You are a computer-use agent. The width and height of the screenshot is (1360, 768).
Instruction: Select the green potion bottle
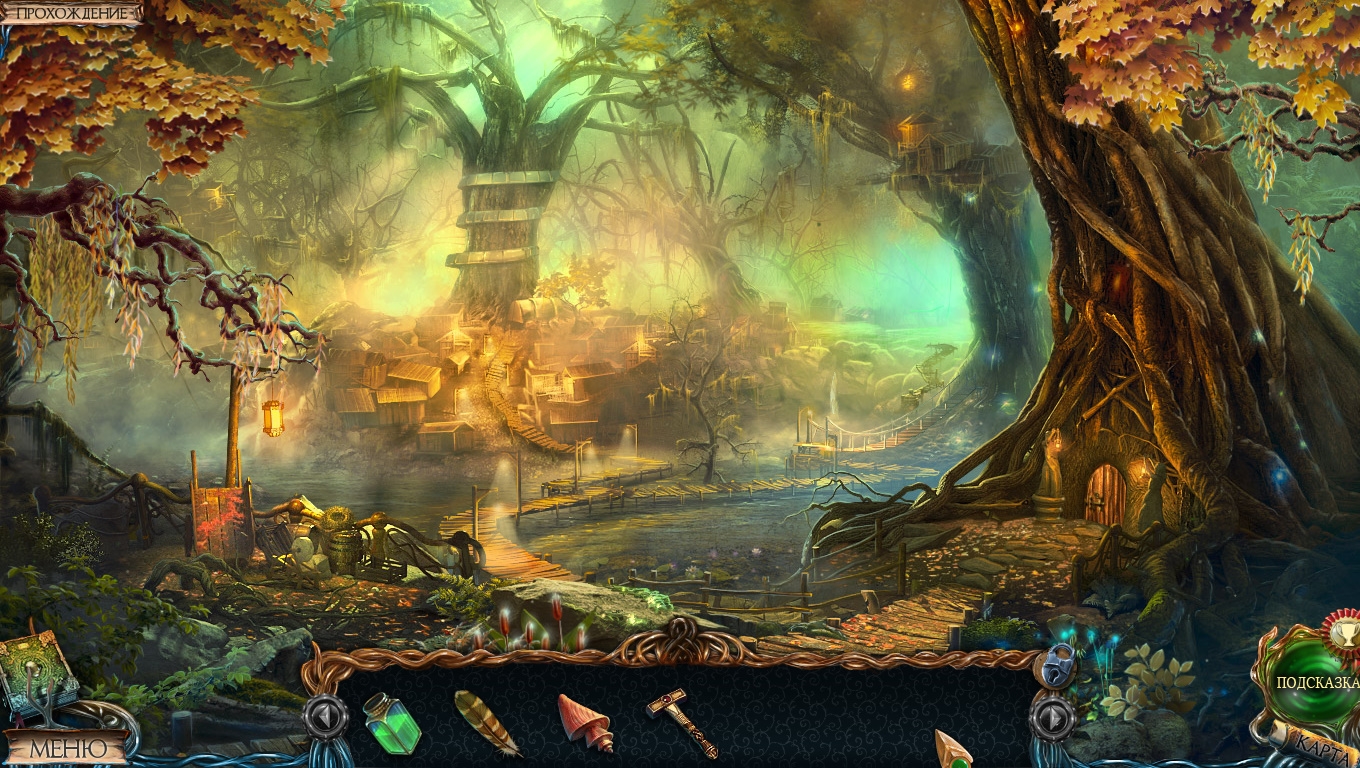391,722
